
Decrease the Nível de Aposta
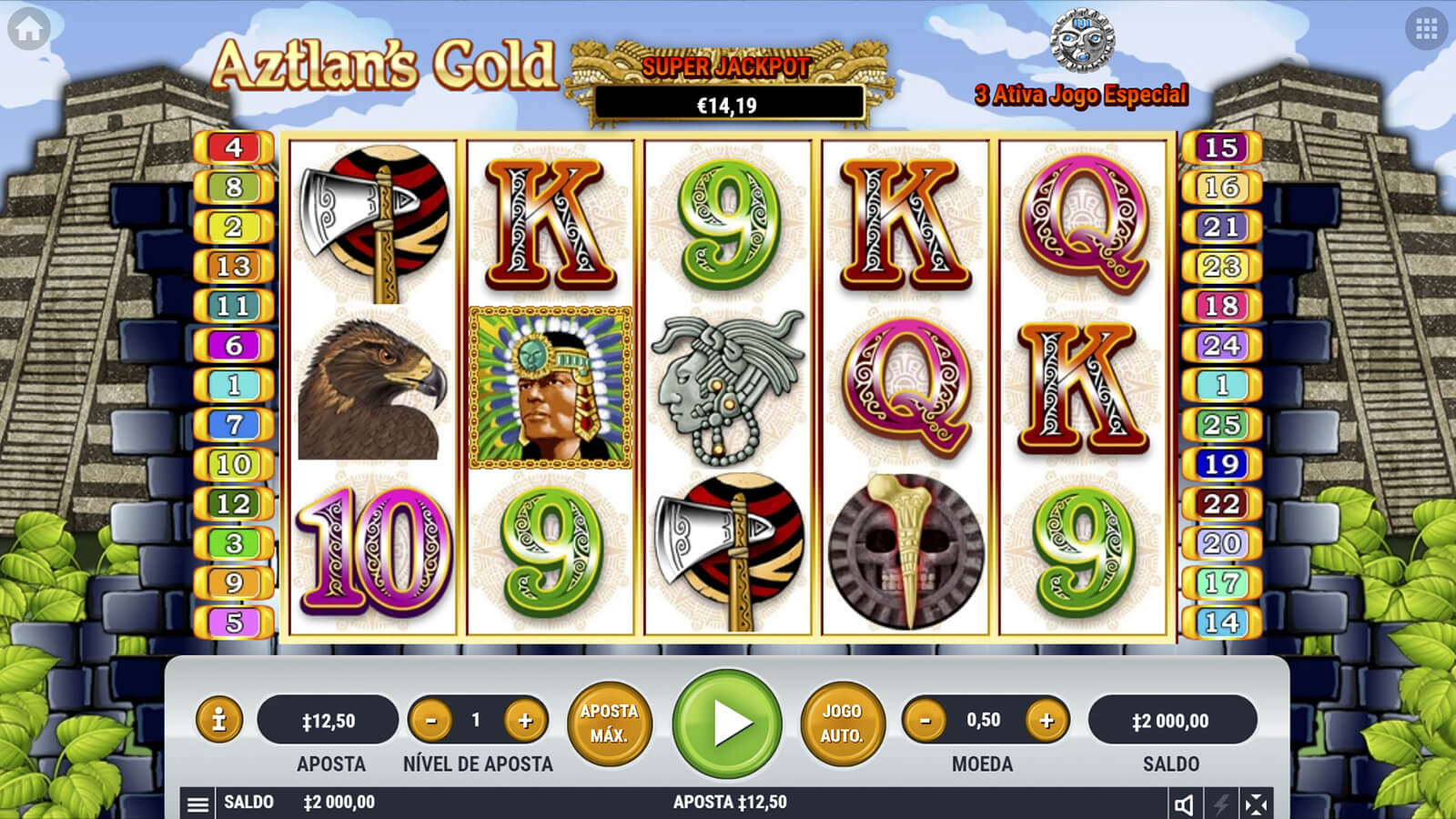[x=431, y=721]
